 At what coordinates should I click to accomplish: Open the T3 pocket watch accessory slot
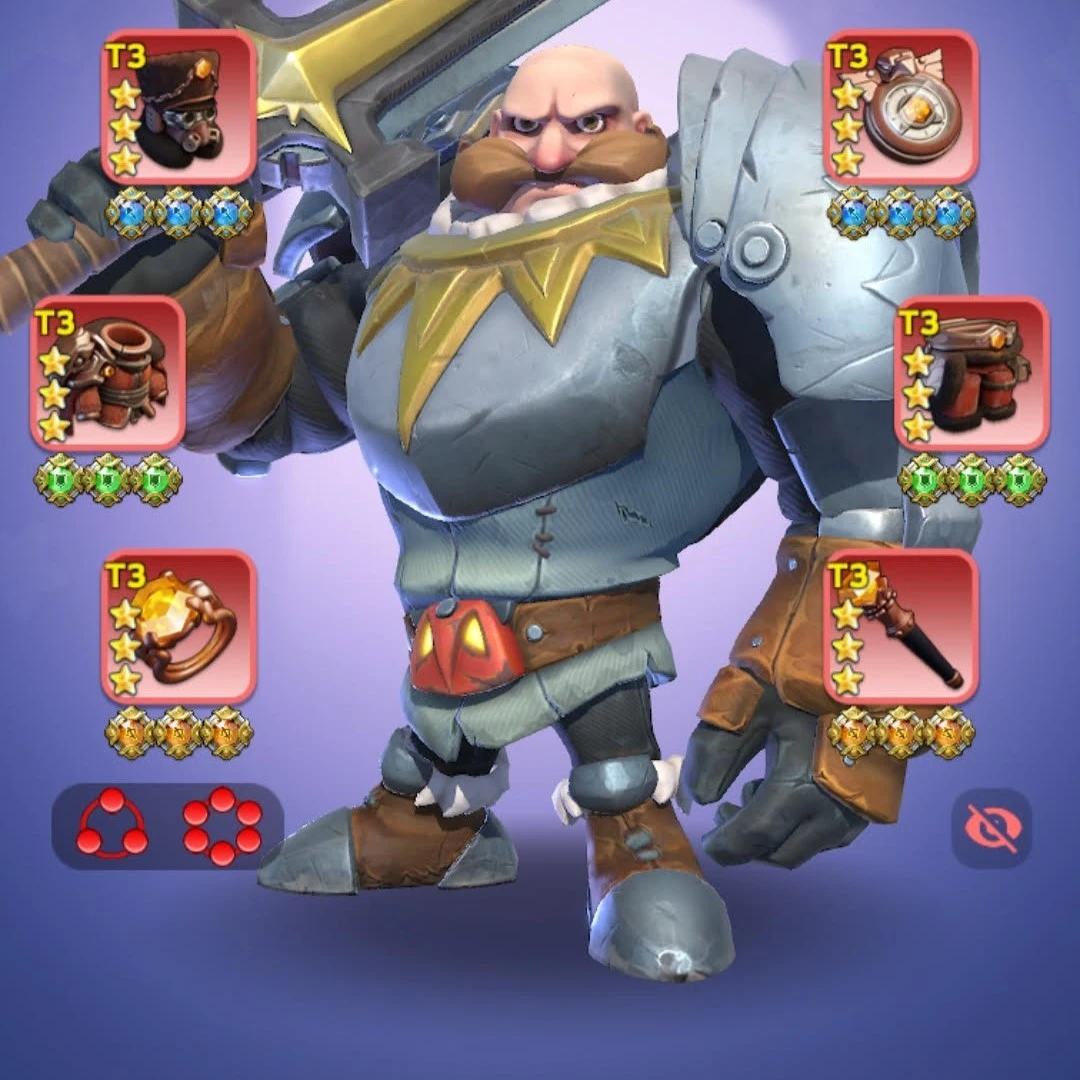(x=900, y=107)
